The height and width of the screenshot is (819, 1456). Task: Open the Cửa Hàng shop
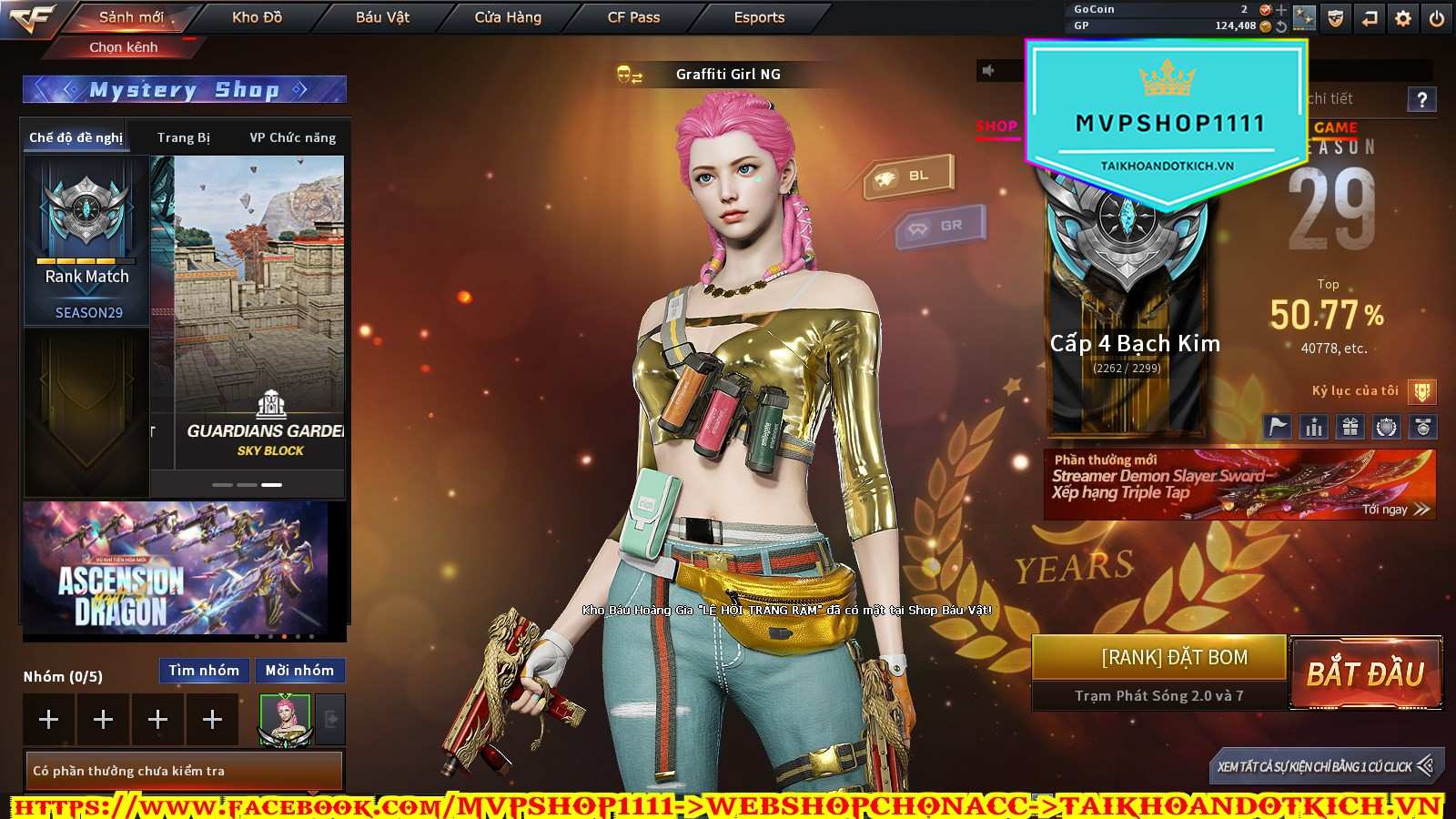click(508, 17)
